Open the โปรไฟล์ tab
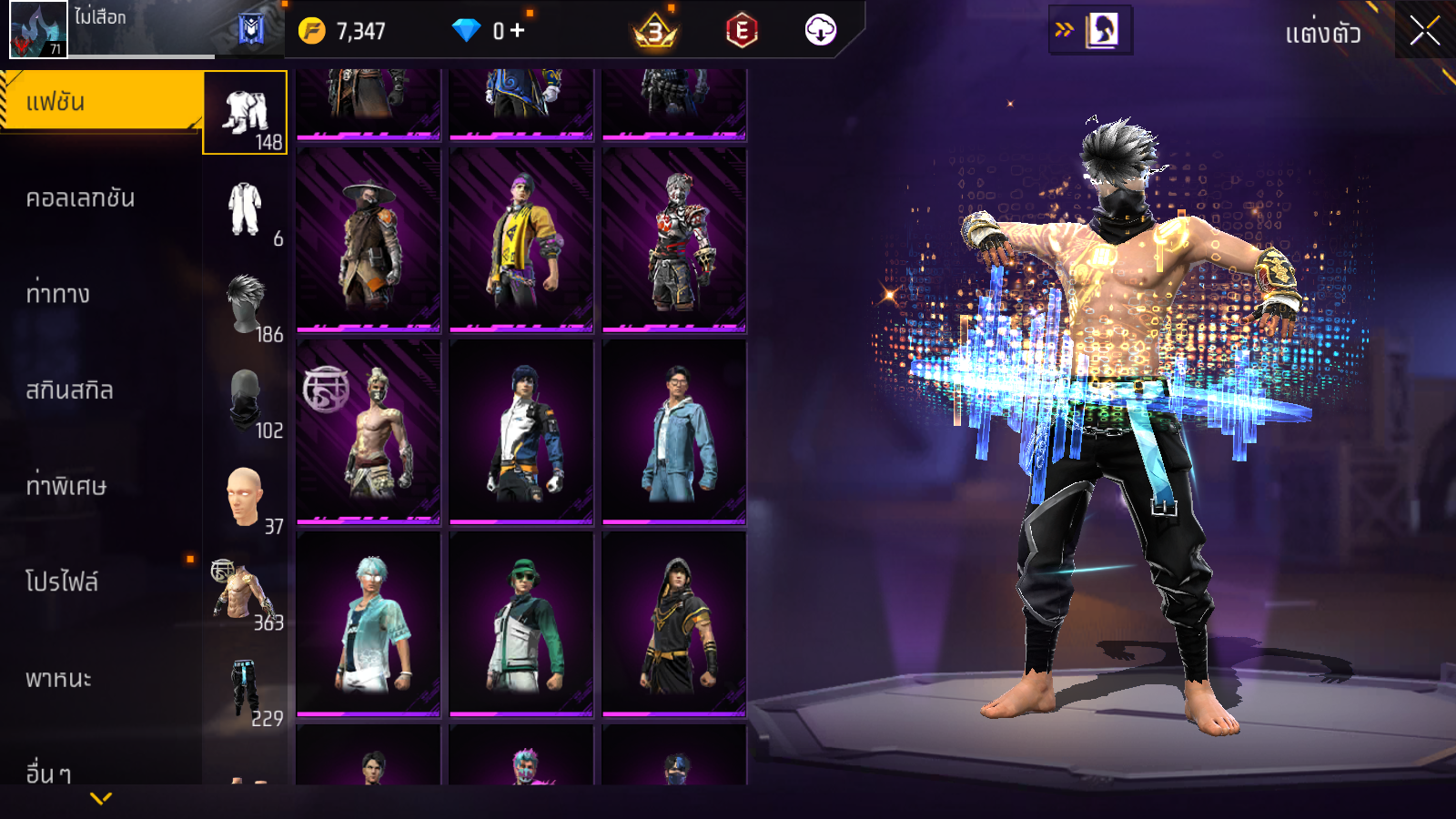The image size is (1456, 819). [62, 581]
